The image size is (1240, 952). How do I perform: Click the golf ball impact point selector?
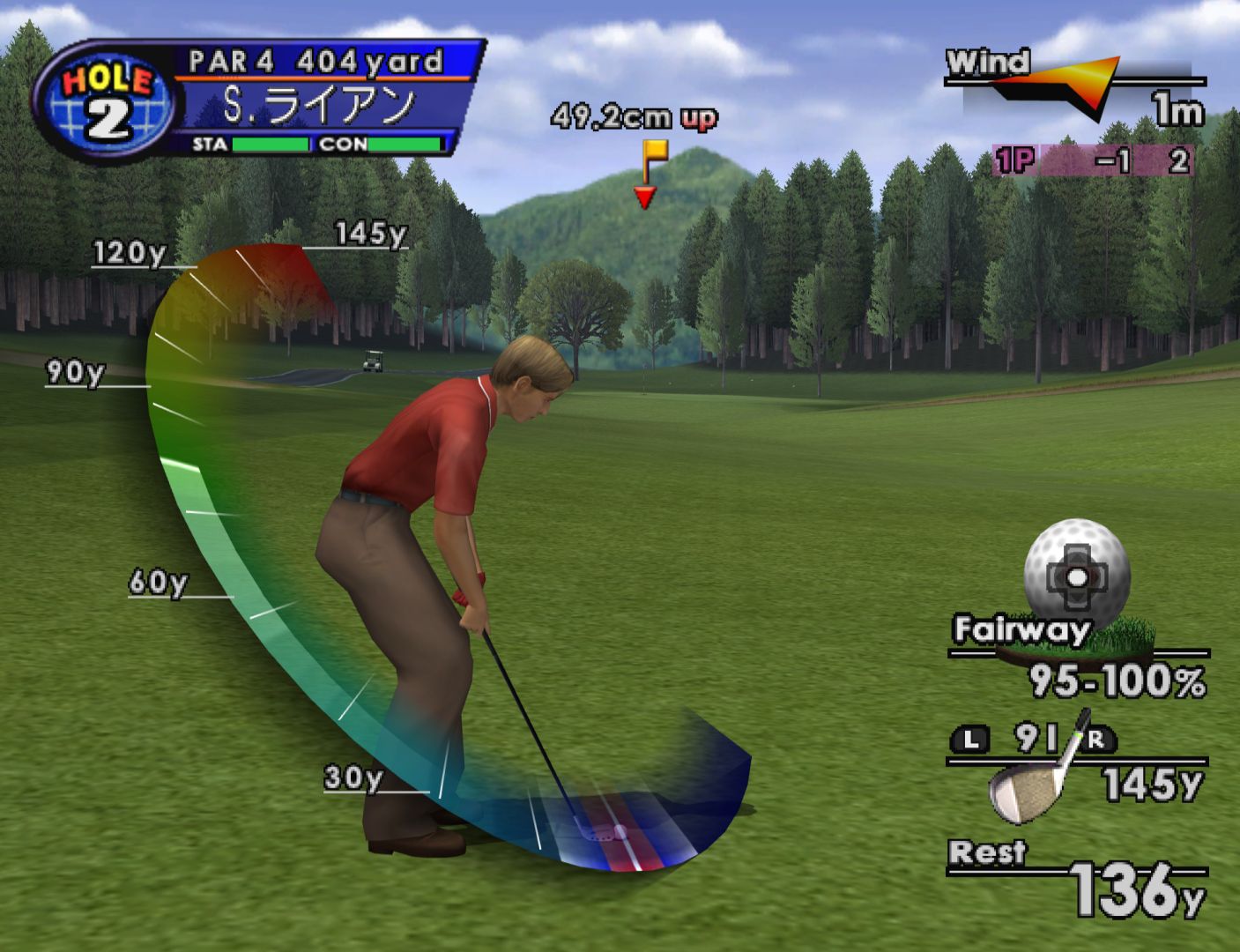(x=1076, y=576)
